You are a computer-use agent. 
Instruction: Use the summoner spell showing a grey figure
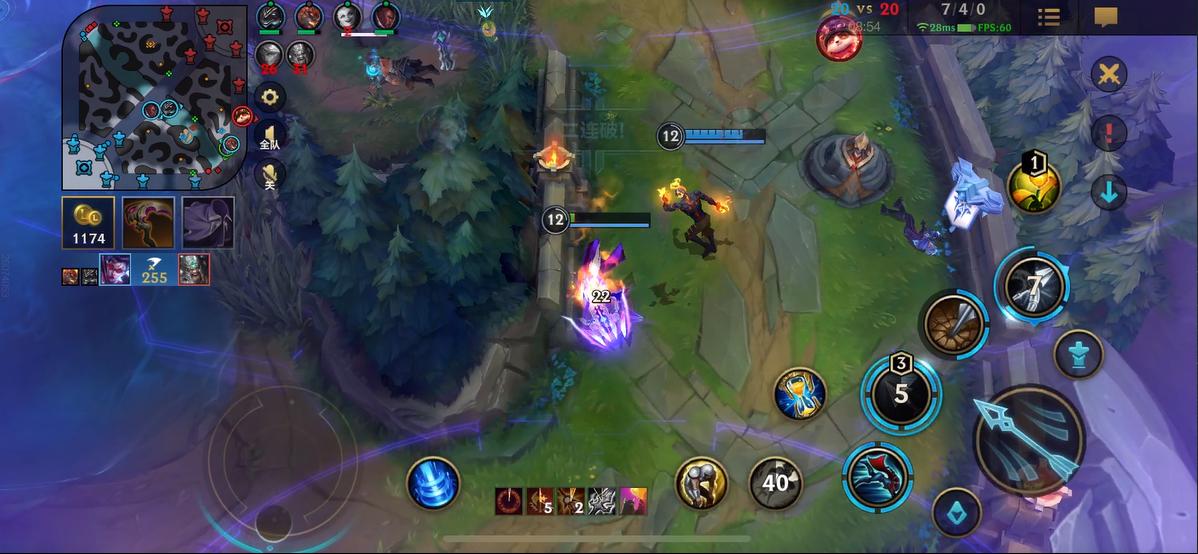701,483
